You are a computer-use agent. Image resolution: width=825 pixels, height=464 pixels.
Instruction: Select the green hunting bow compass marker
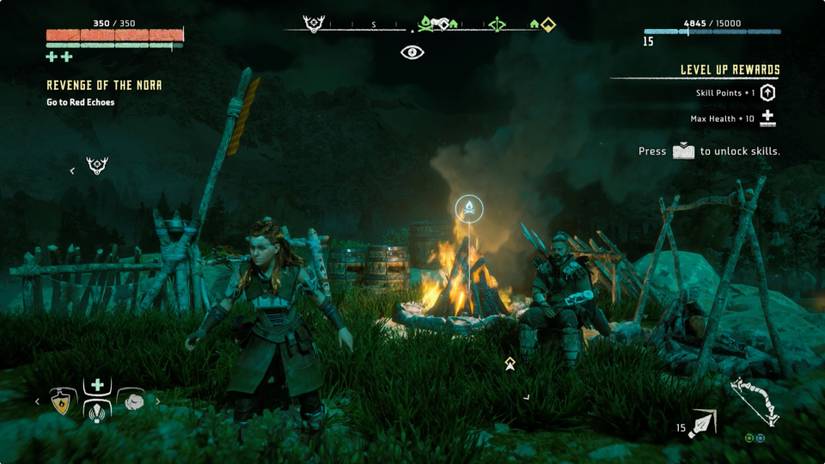[496, 24]
